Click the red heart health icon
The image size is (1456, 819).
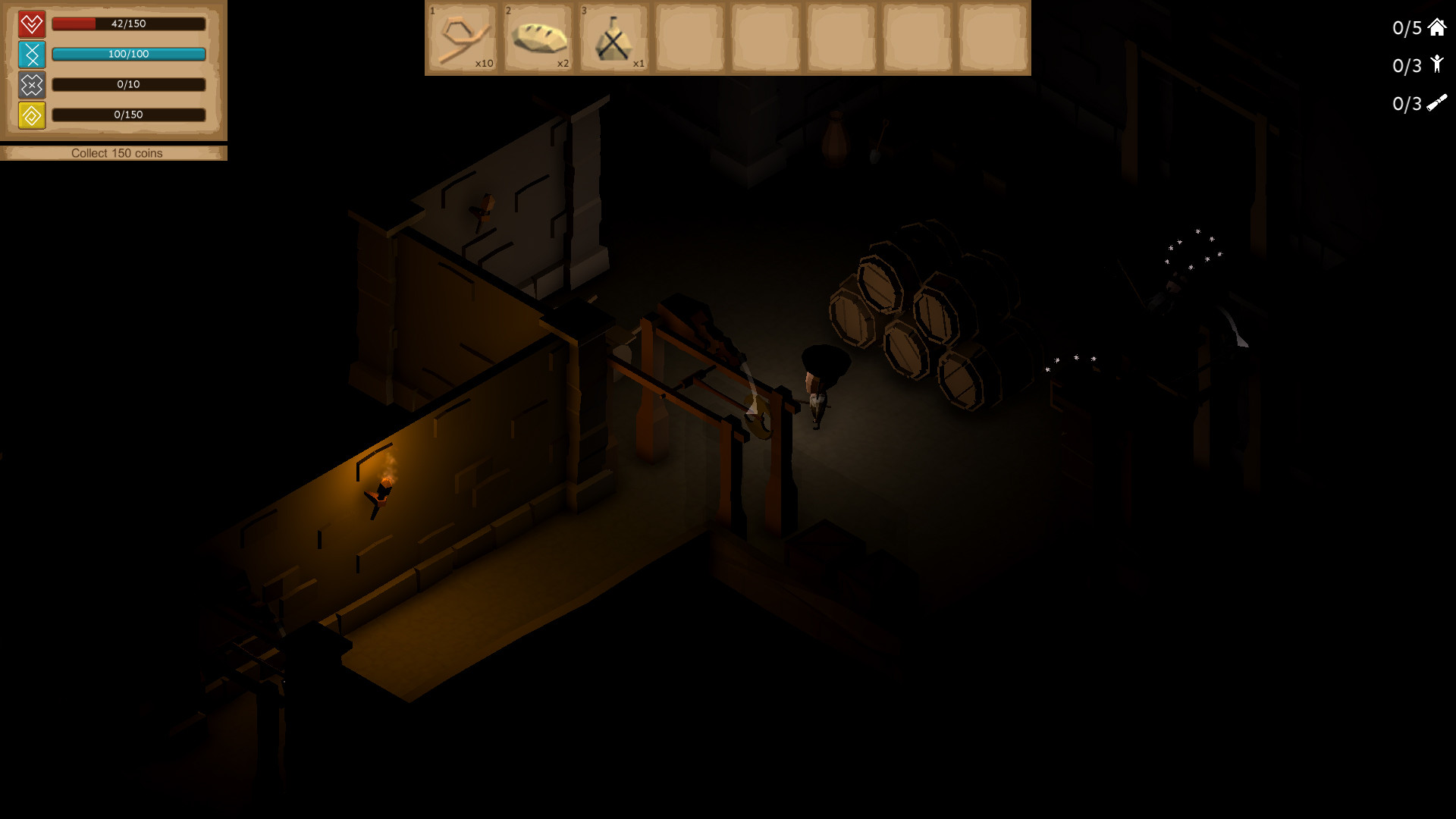click(x=32, y=24)
